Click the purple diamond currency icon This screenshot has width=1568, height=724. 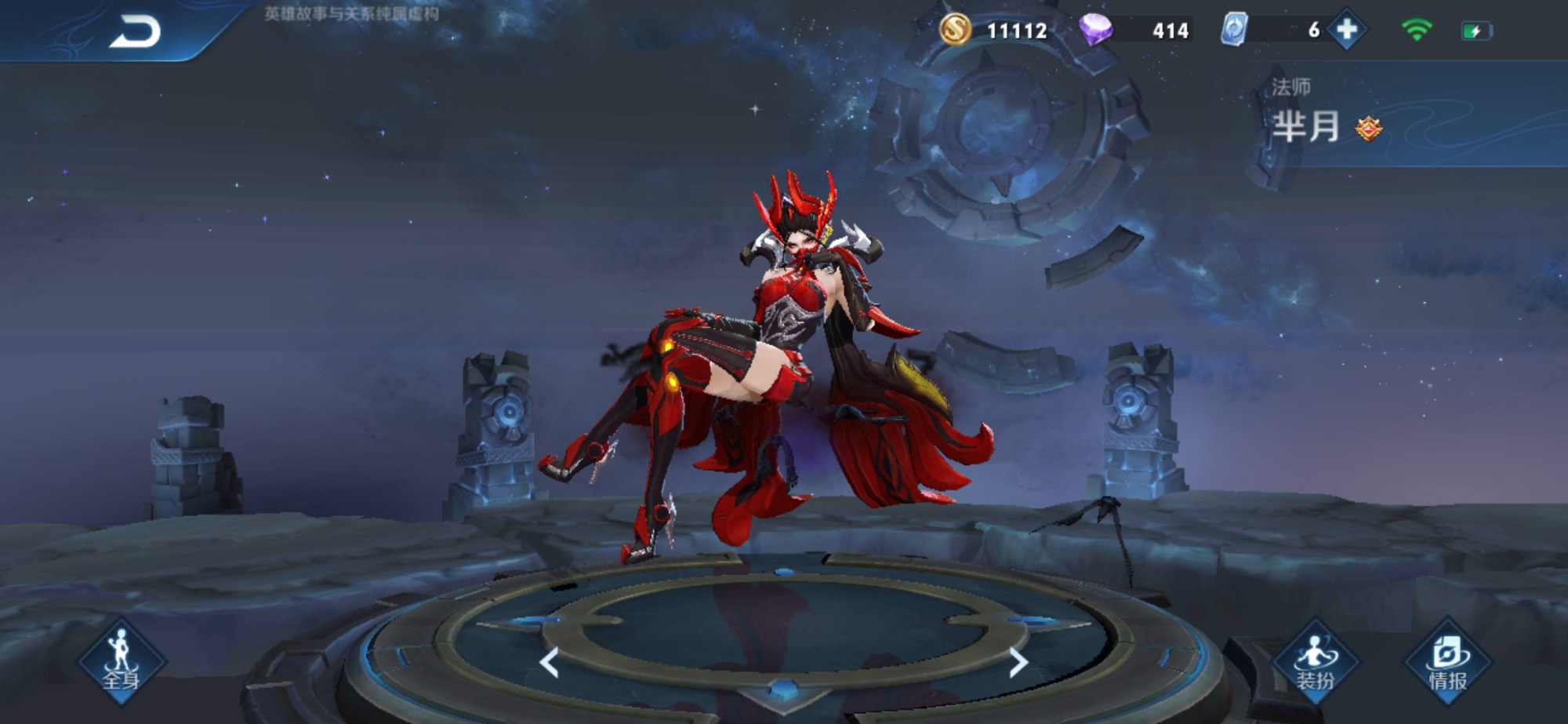coord(1095,31)
